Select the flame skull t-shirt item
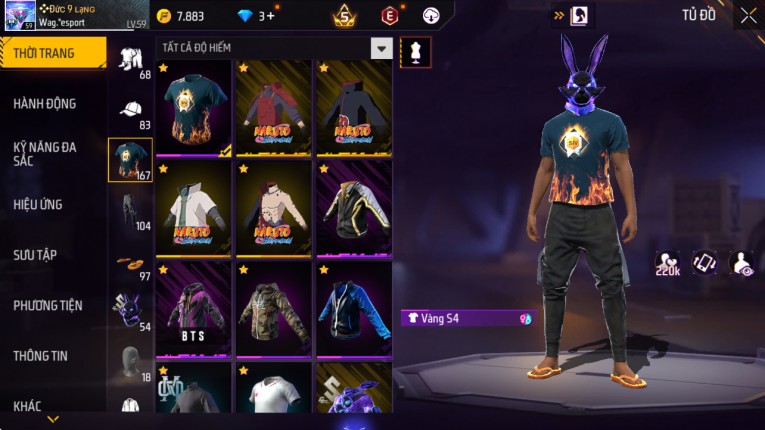Screen dimensions: 765x430 195,109
